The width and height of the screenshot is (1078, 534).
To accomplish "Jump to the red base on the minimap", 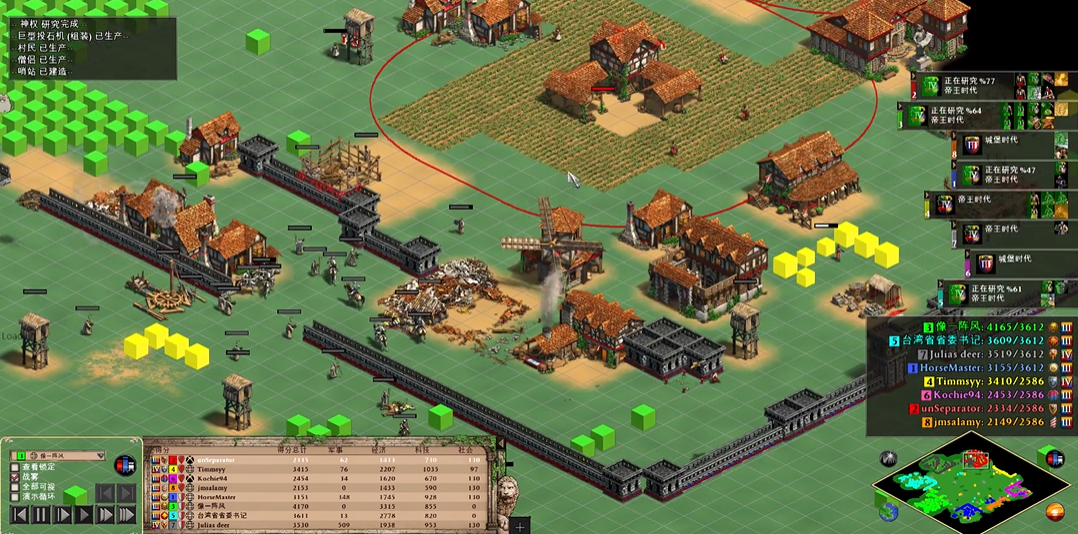I will 973,459.
